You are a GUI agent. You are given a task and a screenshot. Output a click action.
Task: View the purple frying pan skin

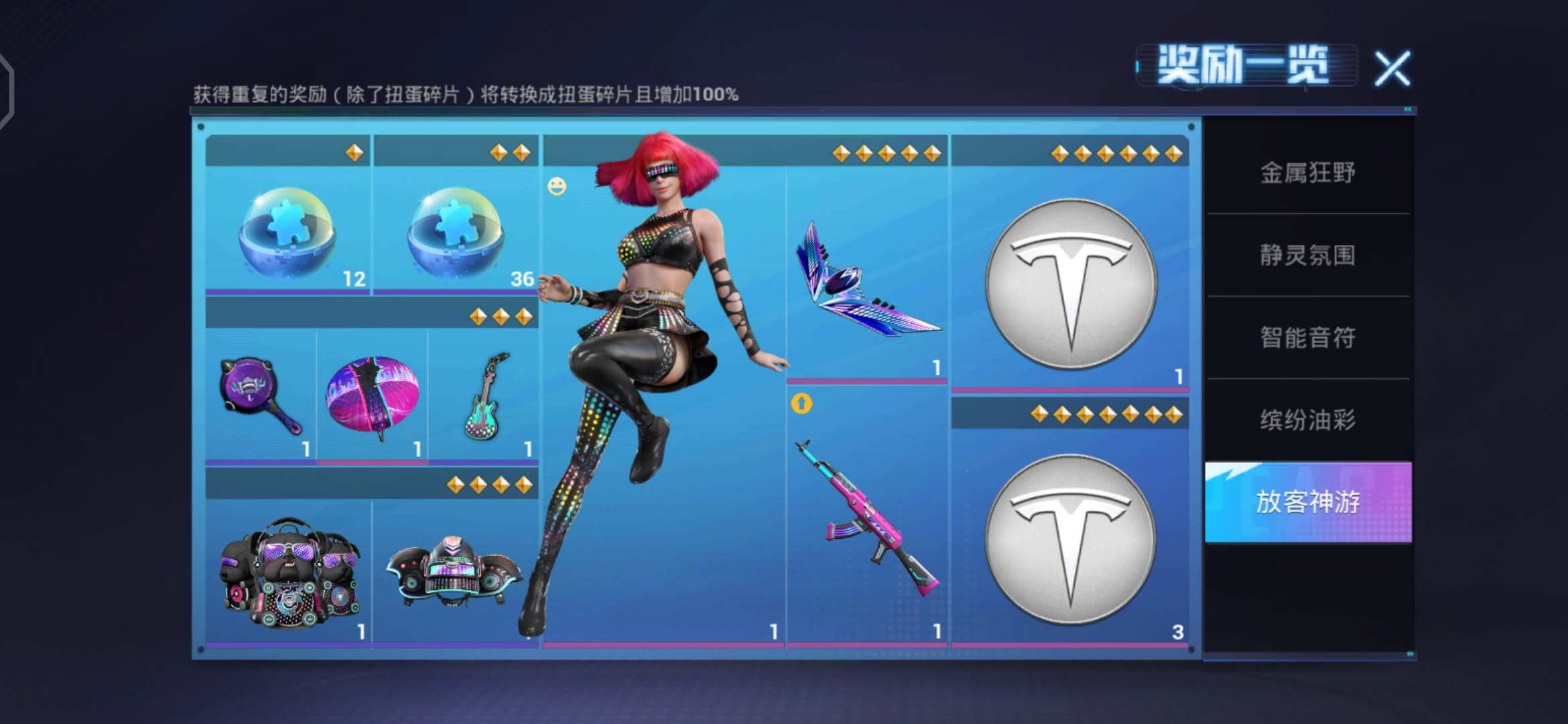[260, 397]
